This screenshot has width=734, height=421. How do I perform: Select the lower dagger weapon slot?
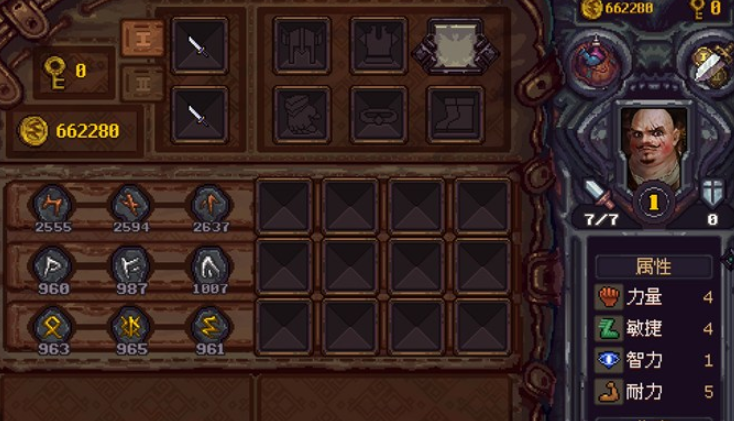click(200, 114)
